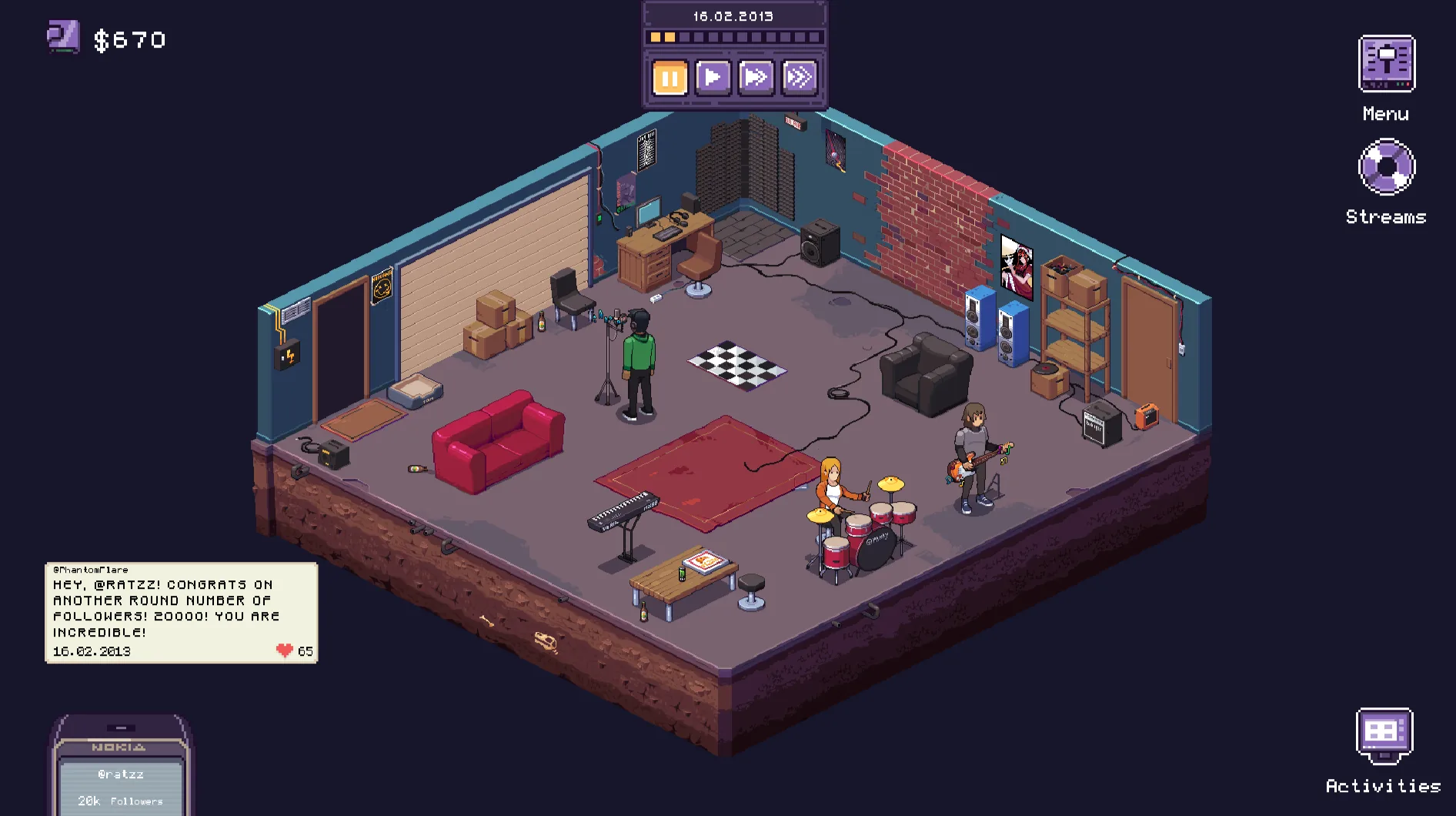
Task: Open the Streams panel
Action: [1386, 168]
